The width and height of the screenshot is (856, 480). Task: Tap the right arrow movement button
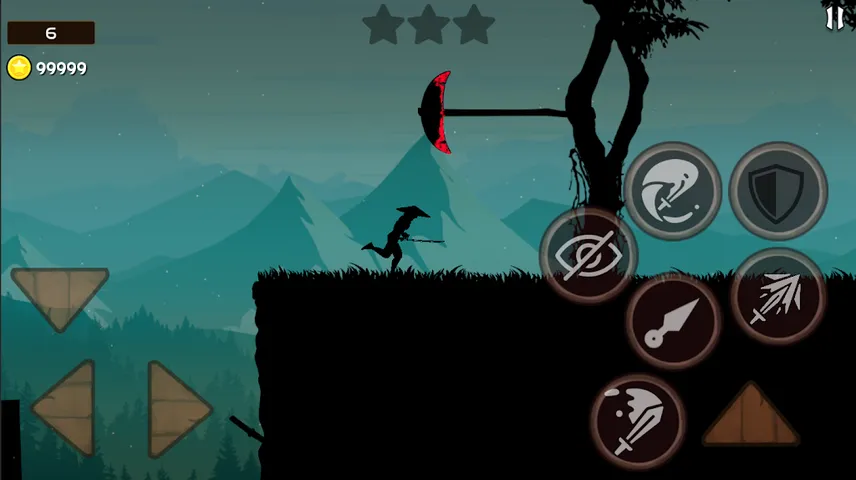(178, 408)
